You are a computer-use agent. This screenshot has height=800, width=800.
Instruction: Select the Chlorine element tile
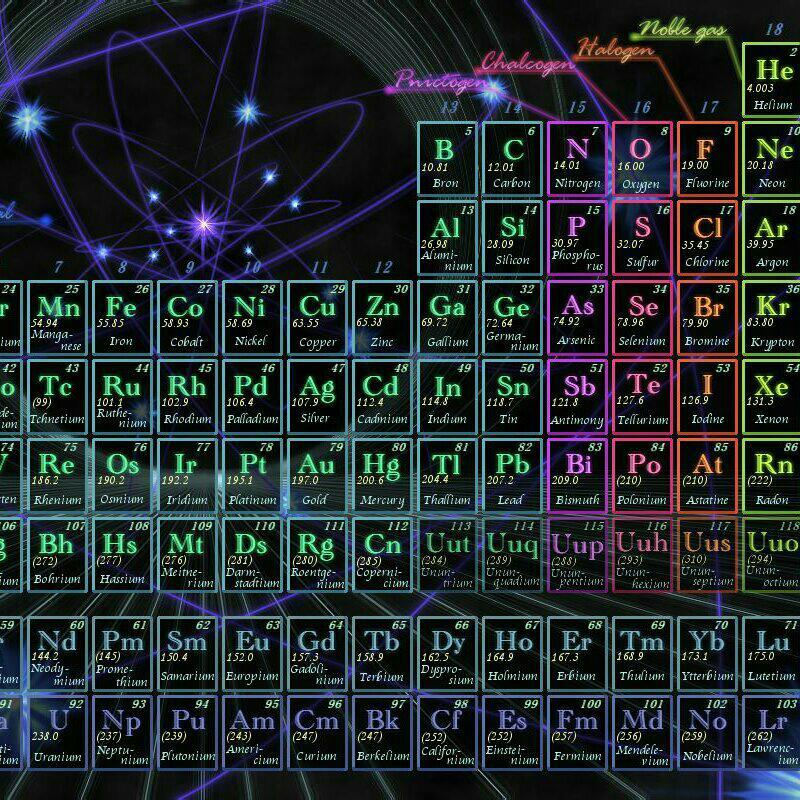pos(707,237)
